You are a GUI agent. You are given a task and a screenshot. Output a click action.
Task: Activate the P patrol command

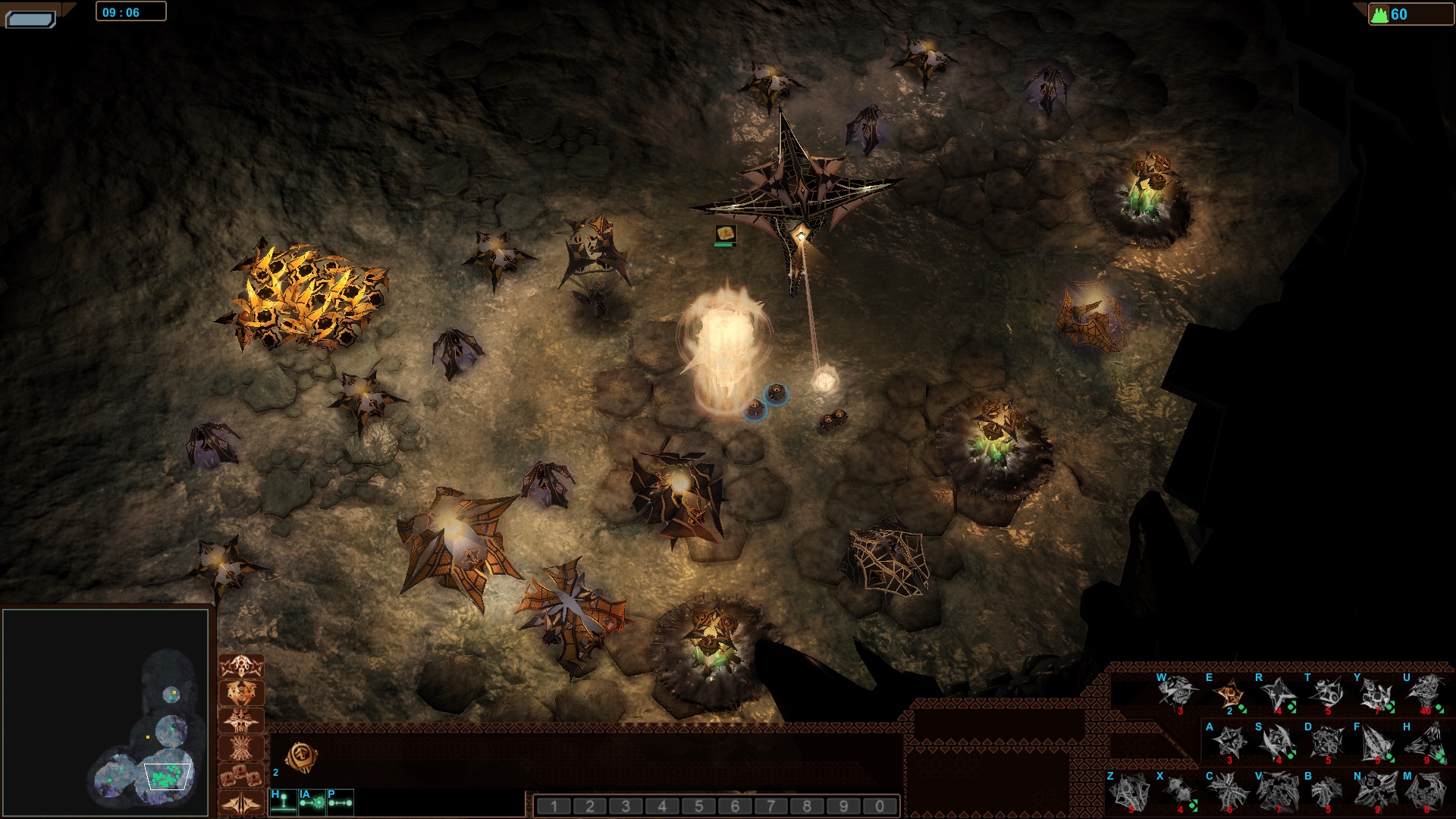(340, 802)
